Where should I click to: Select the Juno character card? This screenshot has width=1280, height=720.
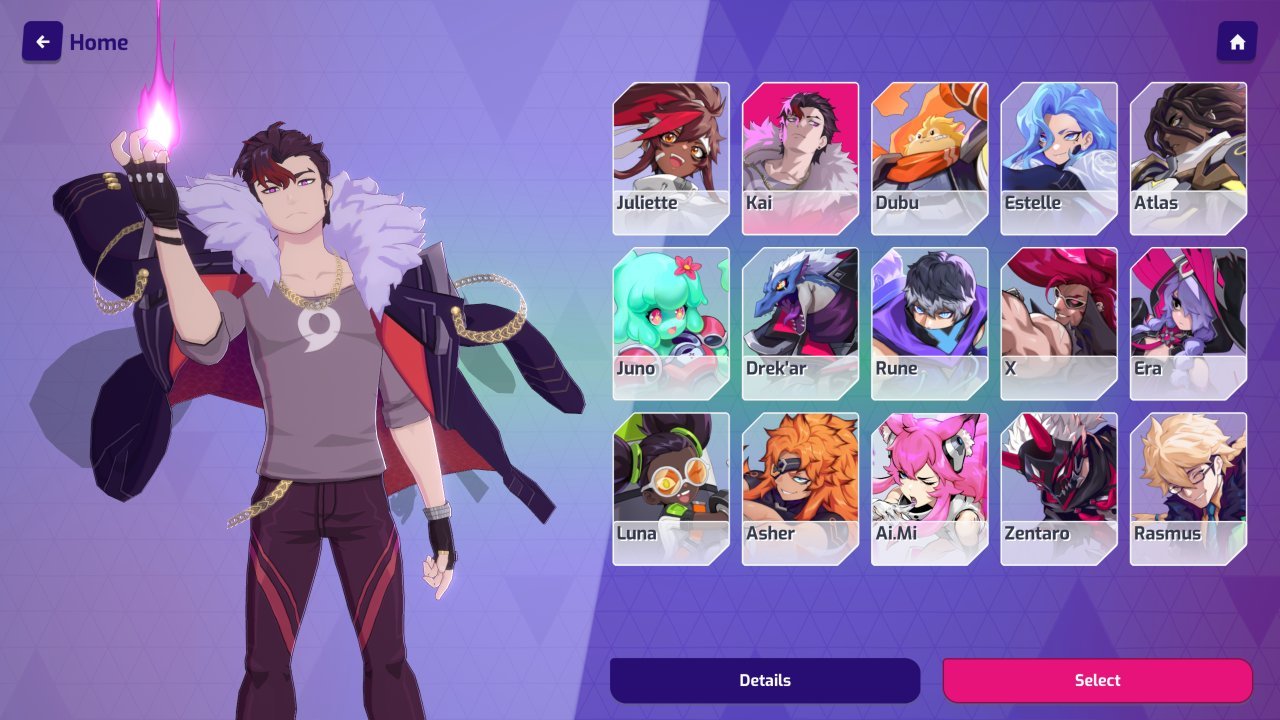pyautogui.click(x=671, y=323)
